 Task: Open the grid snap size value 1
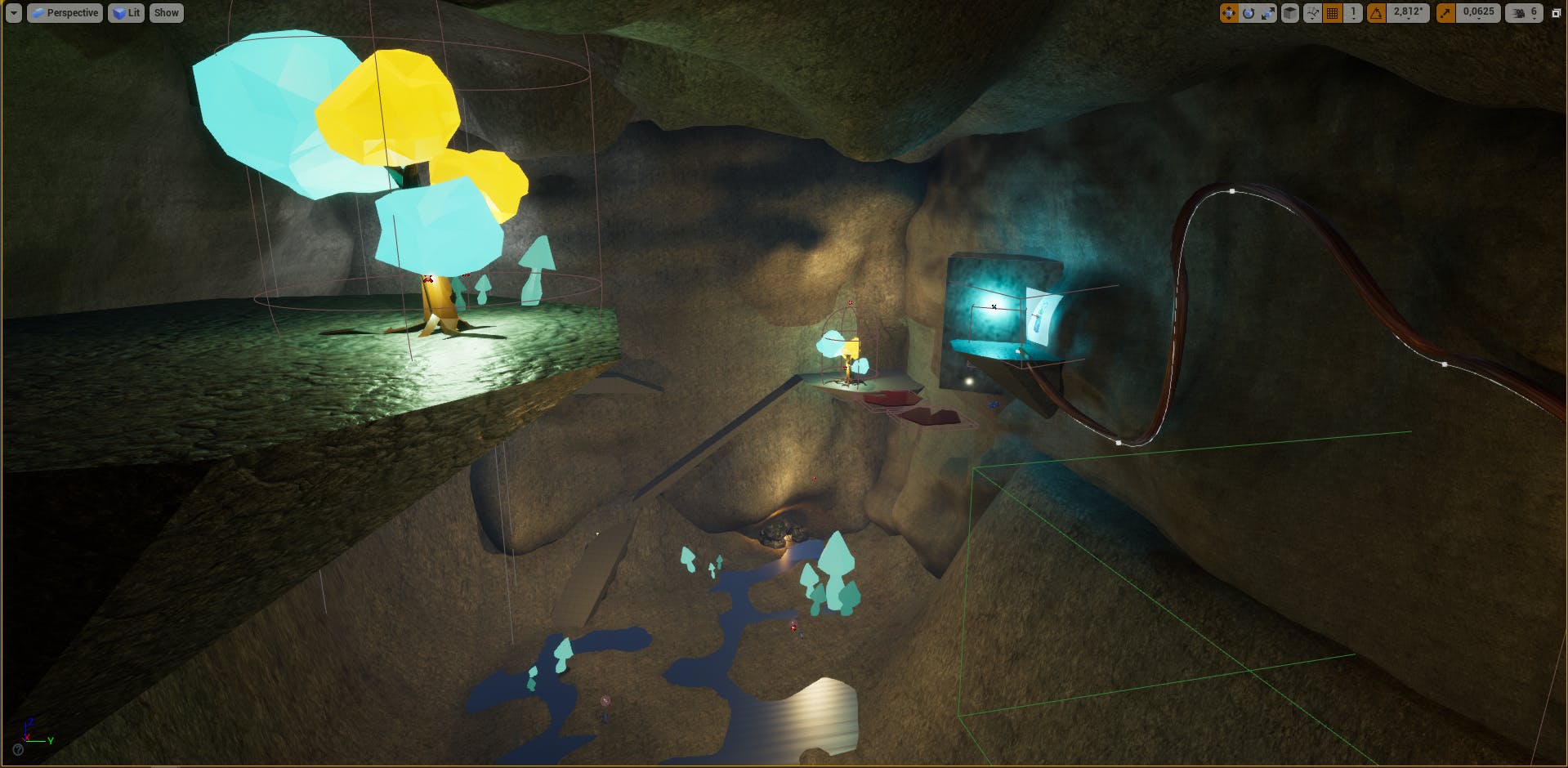(x=1353, y=13)
